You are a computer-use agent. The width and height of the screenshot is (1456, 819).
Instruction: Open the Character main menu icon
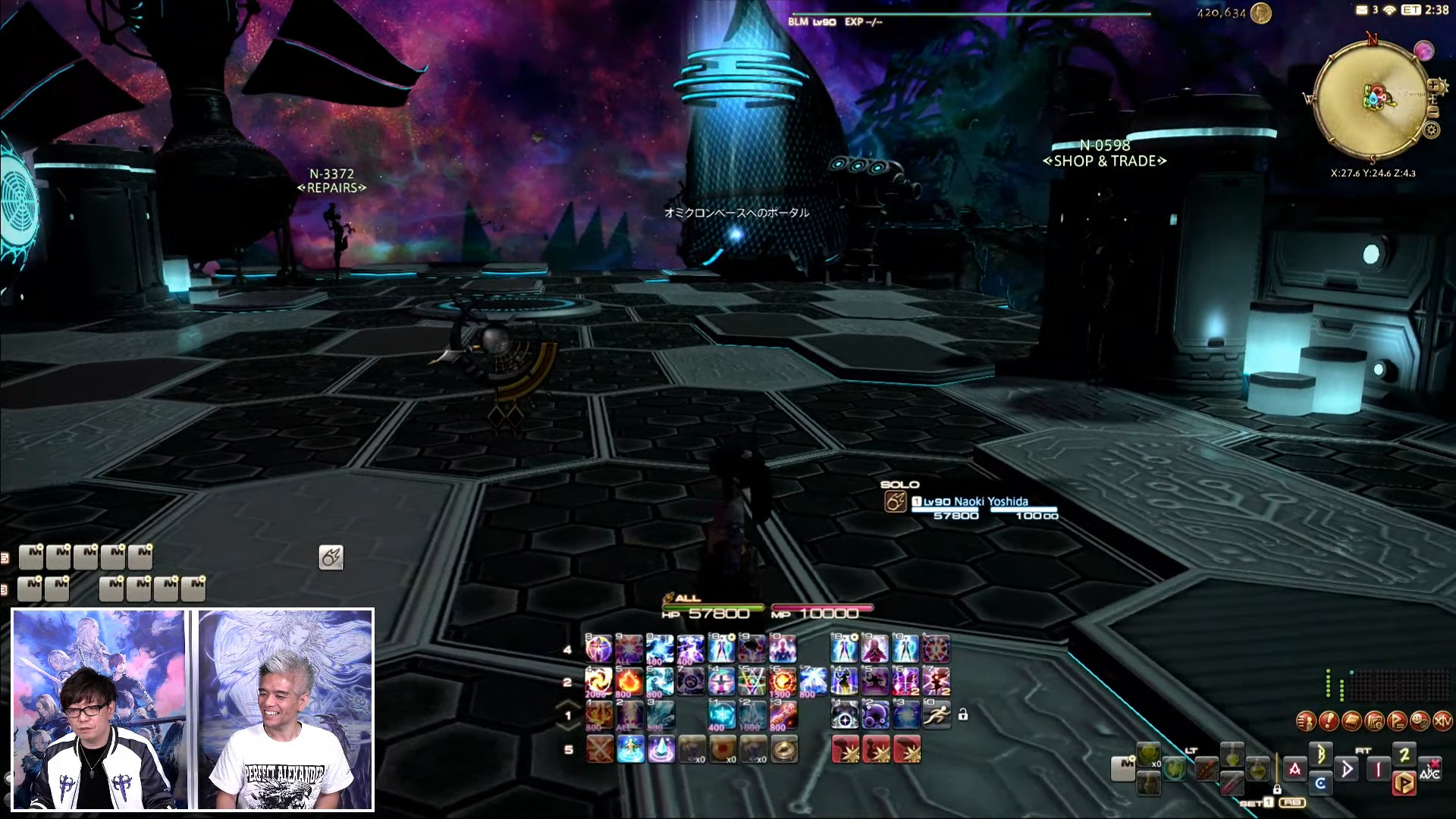pos(1306,720)
